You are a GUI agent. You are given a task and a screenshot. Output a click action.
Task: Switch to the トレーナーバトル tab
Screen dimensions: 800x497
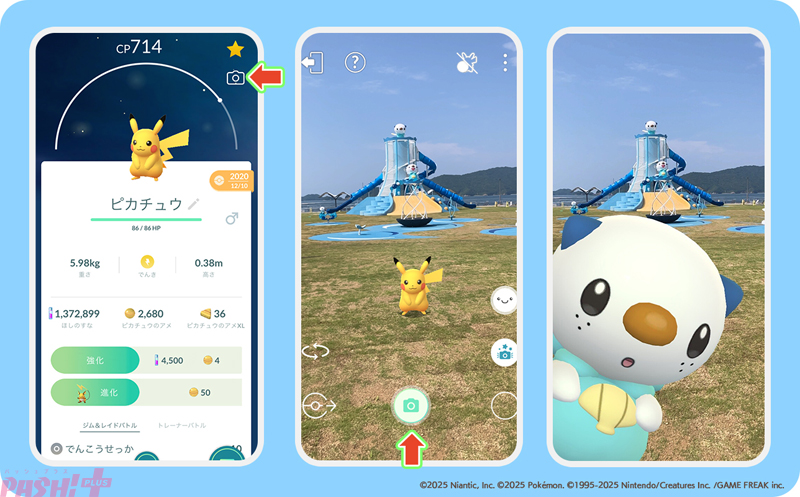(181, 426)
